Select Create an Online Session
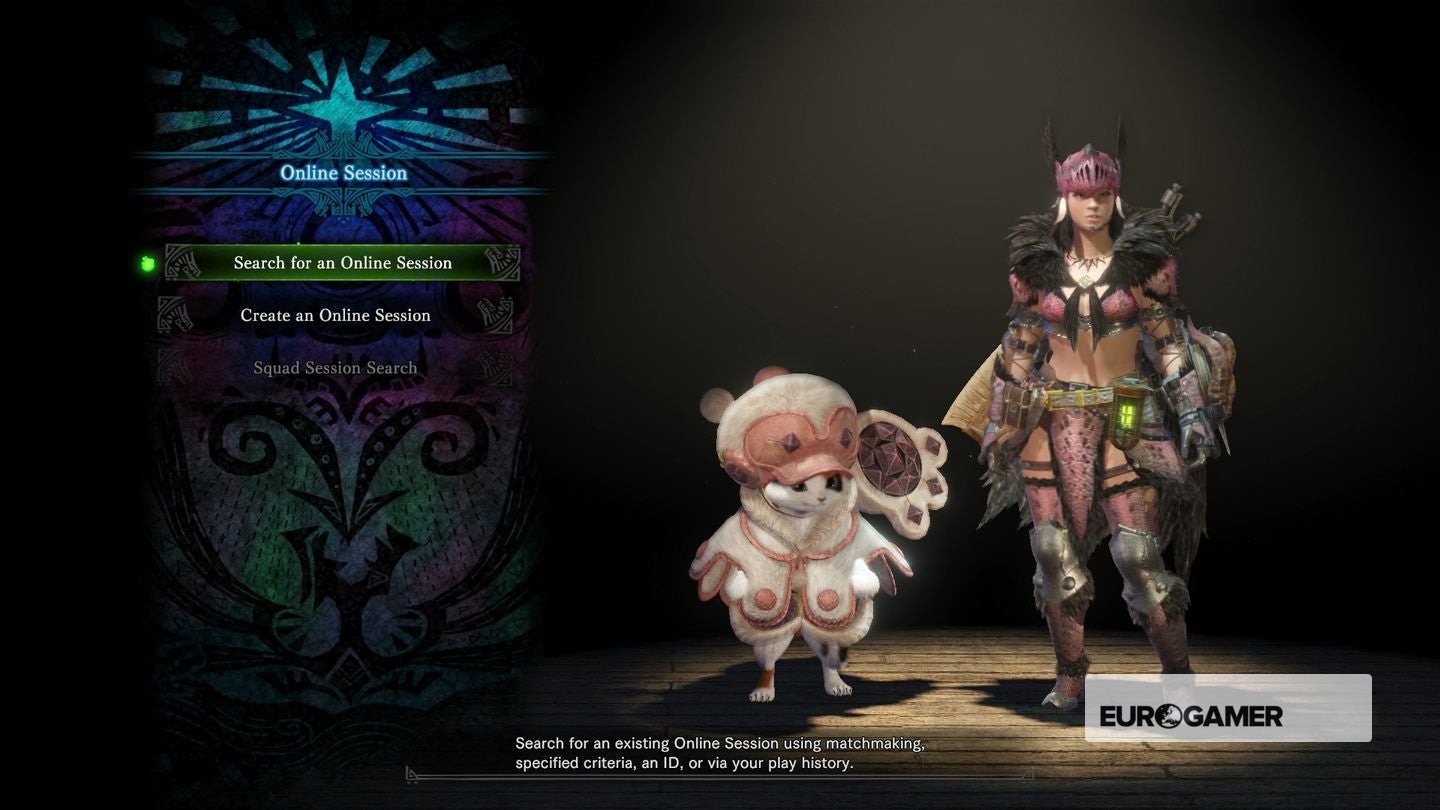 (x=336, y=314)
